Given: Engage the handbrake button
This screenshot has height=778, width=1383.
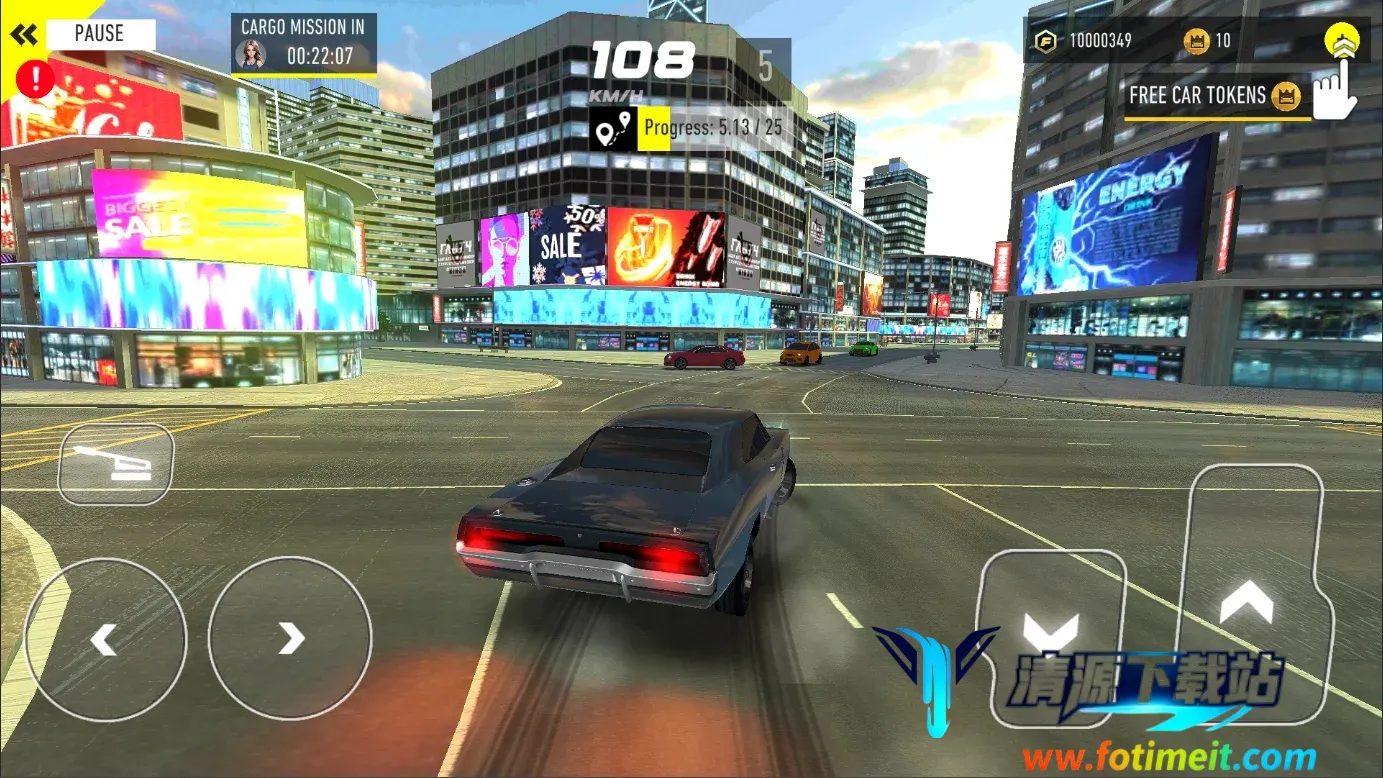Looking at the screenshot, I should pos(115,463).
